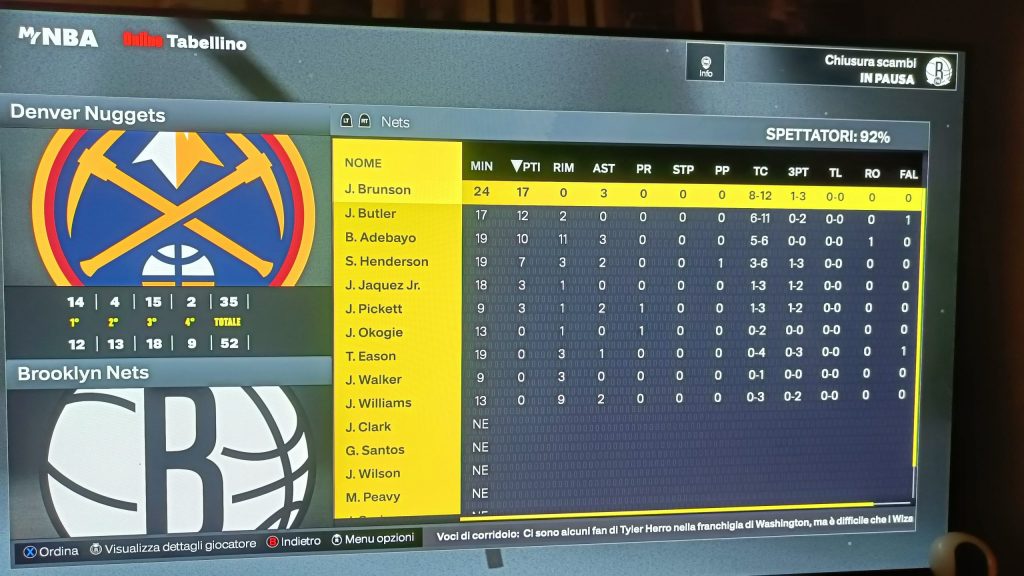The height and width of the screenshot is (576, 1024).
Task: Select B. Adebayo's stat row
Action: pyautogui.click(x=380, y=238)
